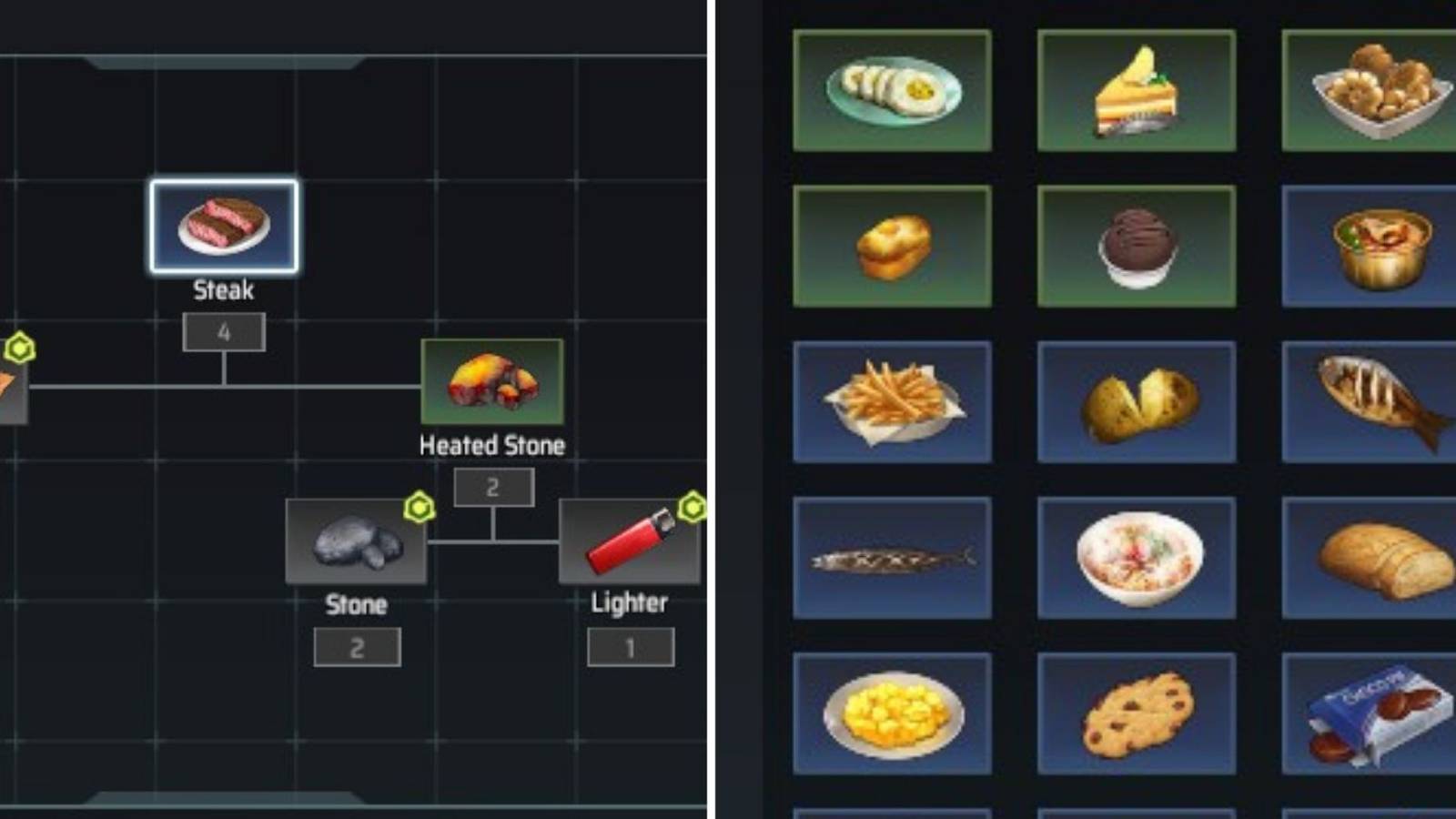The image size is (1456, 819).
Task: Click the green hex badge on Lighter
Action: [x=692, y=511]
